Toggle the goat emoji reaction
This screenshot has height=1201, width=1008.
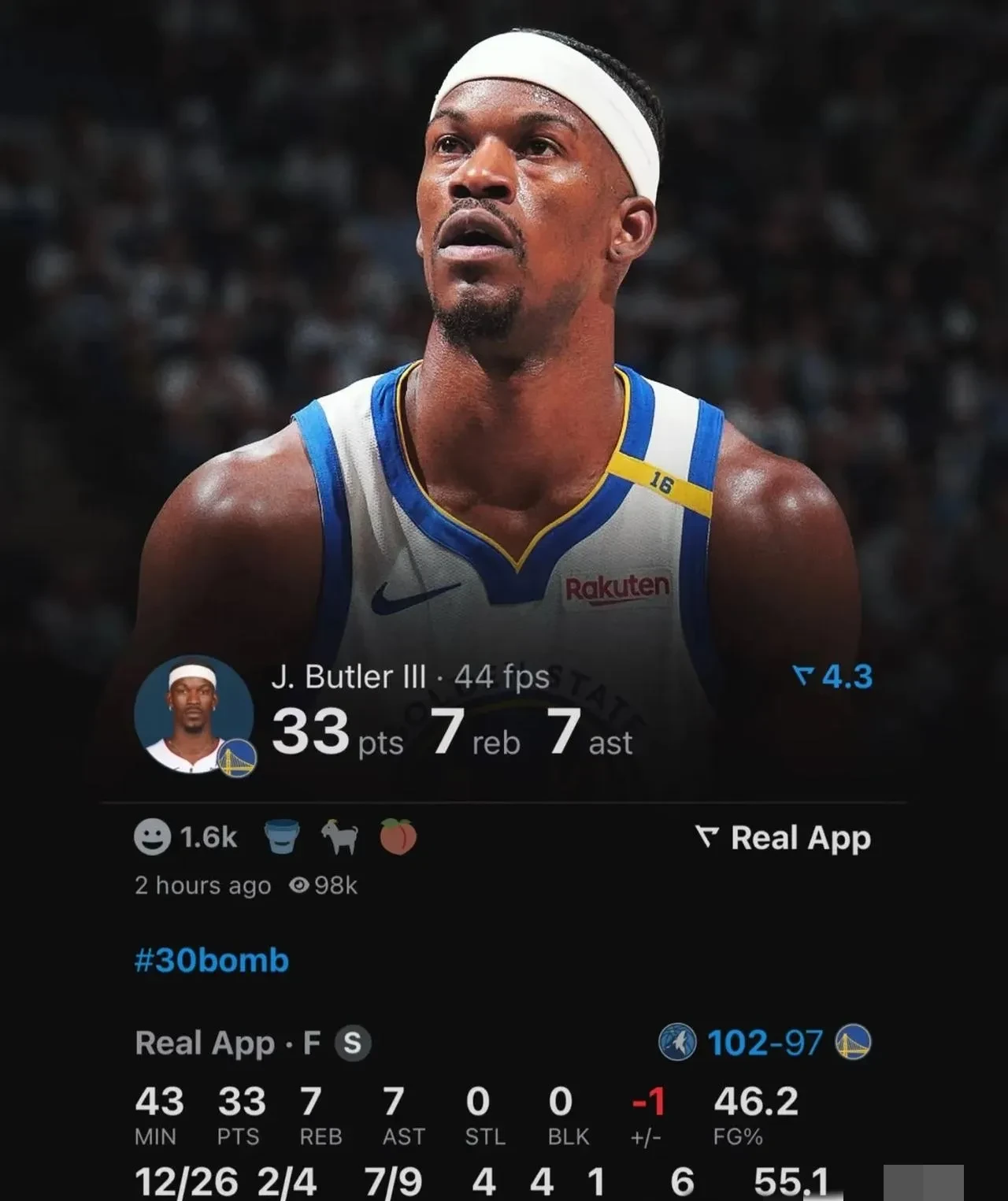tap(340, 837)
